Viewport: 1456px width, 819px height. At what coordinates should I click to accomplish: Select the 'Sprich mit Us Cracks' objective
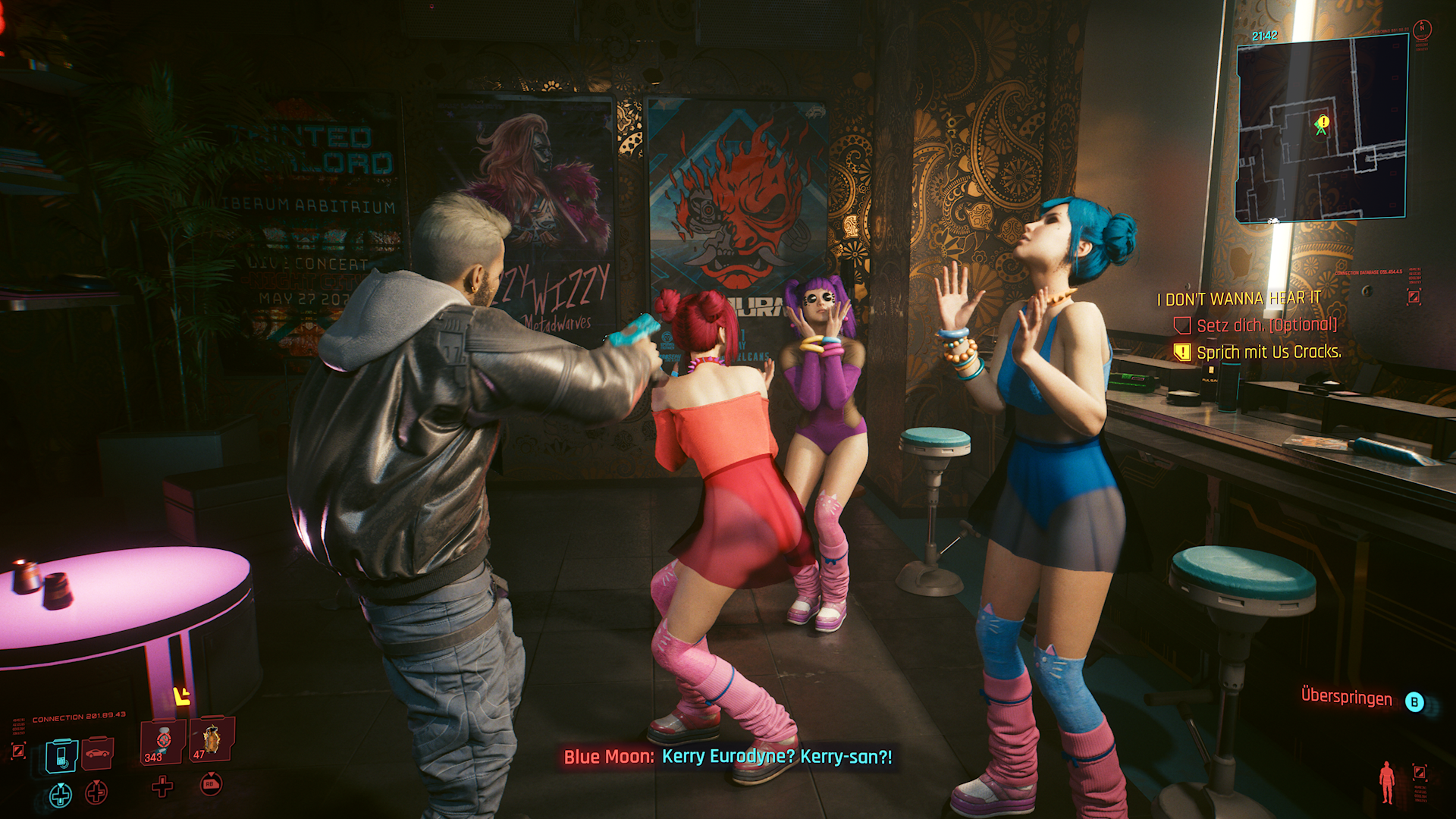(x=1268, y=352)
